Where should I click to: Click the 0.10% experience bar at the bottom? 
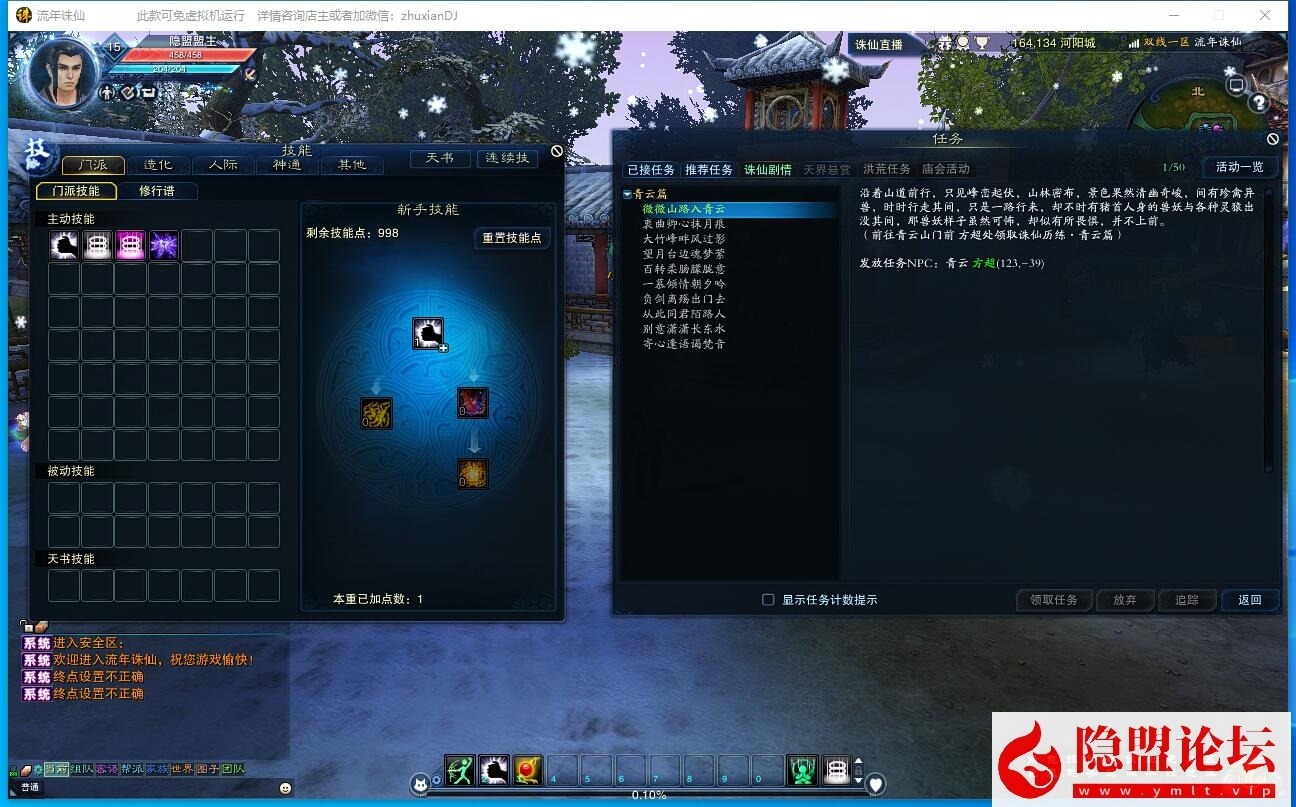coord(650,795)
